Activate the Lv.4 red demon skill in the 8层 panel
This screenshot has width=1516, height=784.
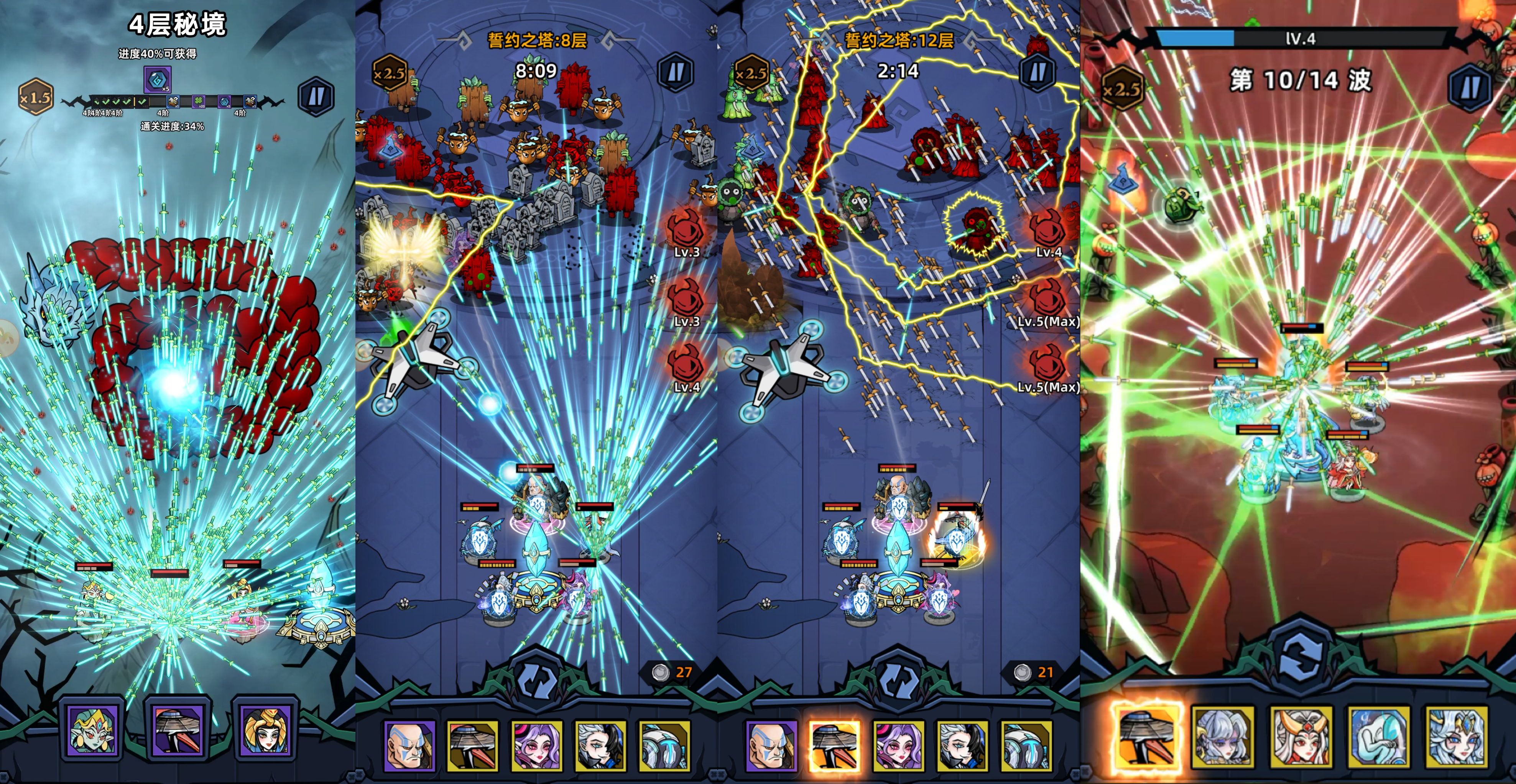[x=686, y=367]
